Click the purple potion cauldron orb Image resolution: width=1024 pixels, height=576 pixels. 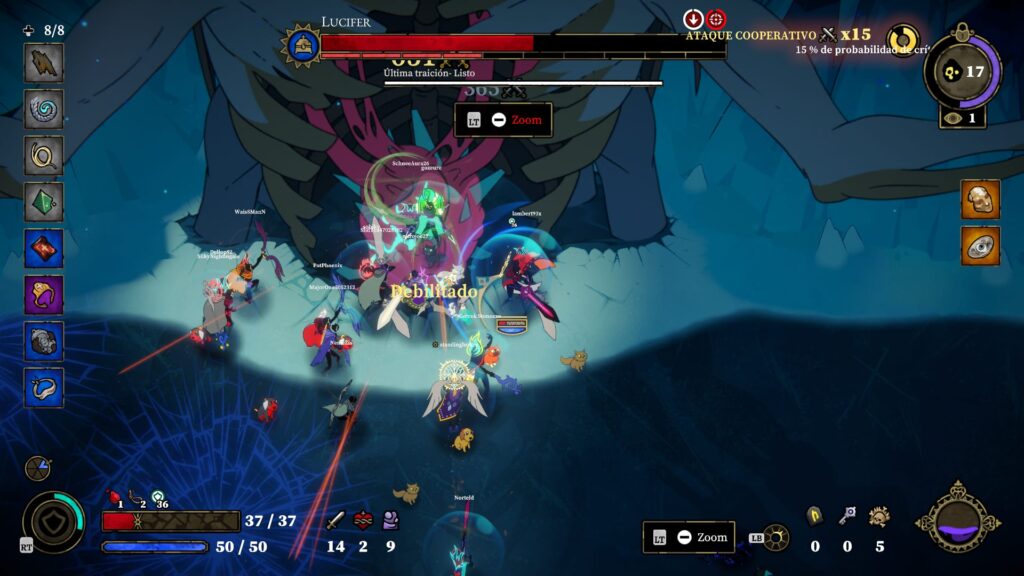pos(958,520)
